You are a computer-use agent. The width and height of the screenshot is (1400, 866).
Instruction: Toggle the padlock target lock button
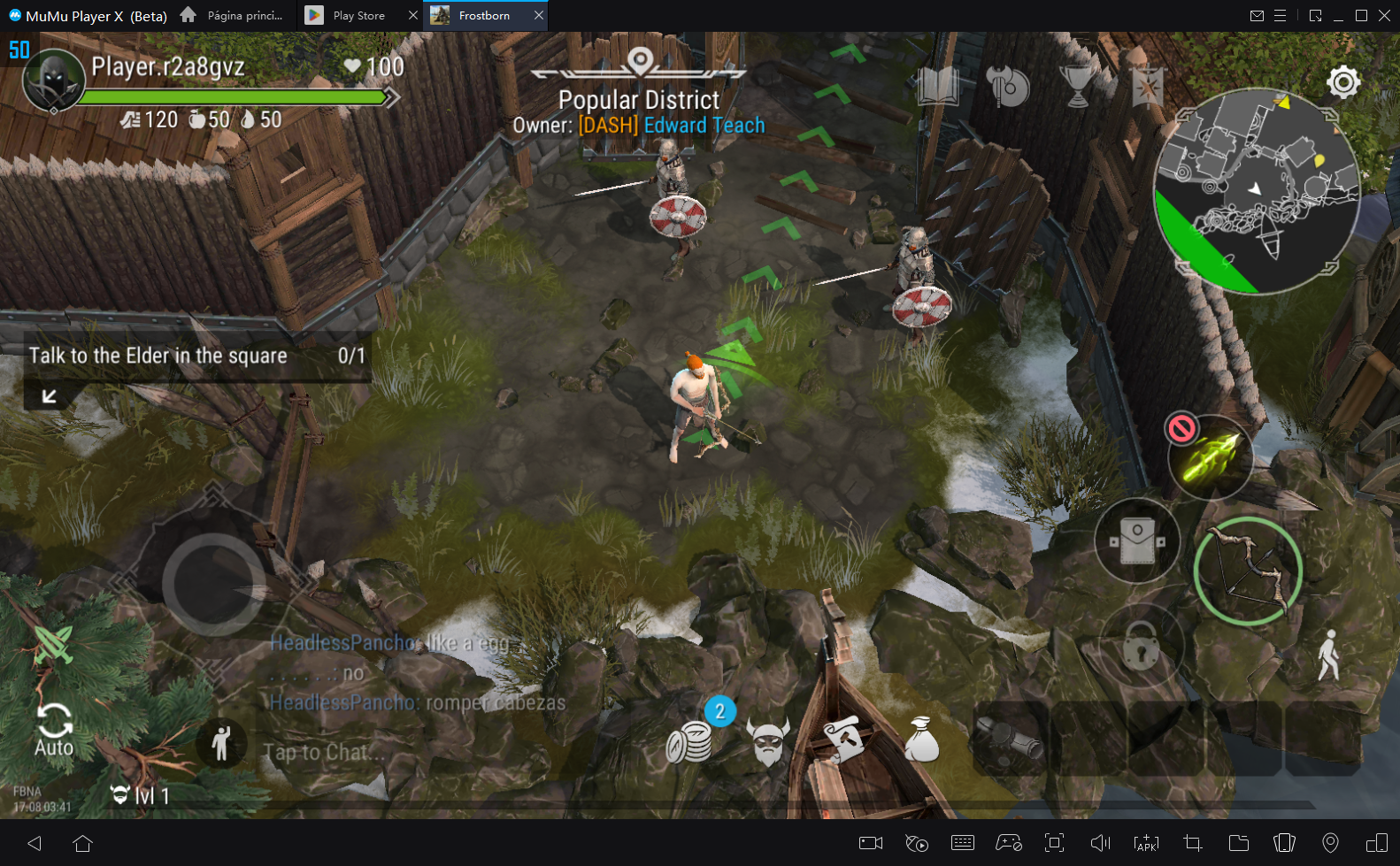click(x=1141, y=649)
